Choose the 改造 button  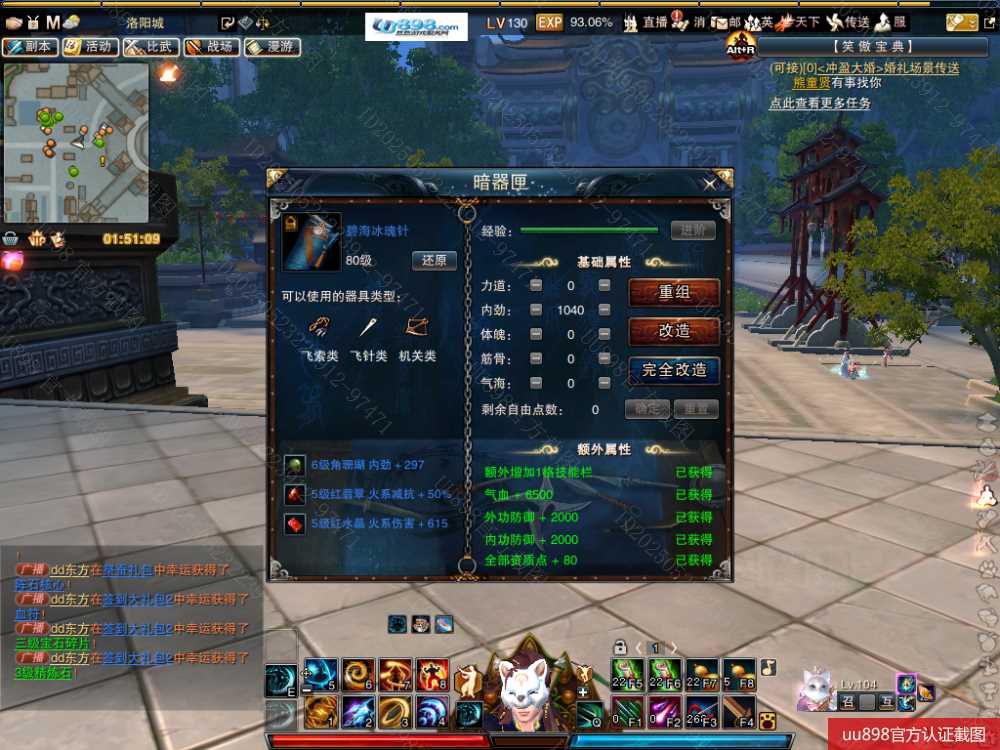pyautogui.click(x=674, y=331)
